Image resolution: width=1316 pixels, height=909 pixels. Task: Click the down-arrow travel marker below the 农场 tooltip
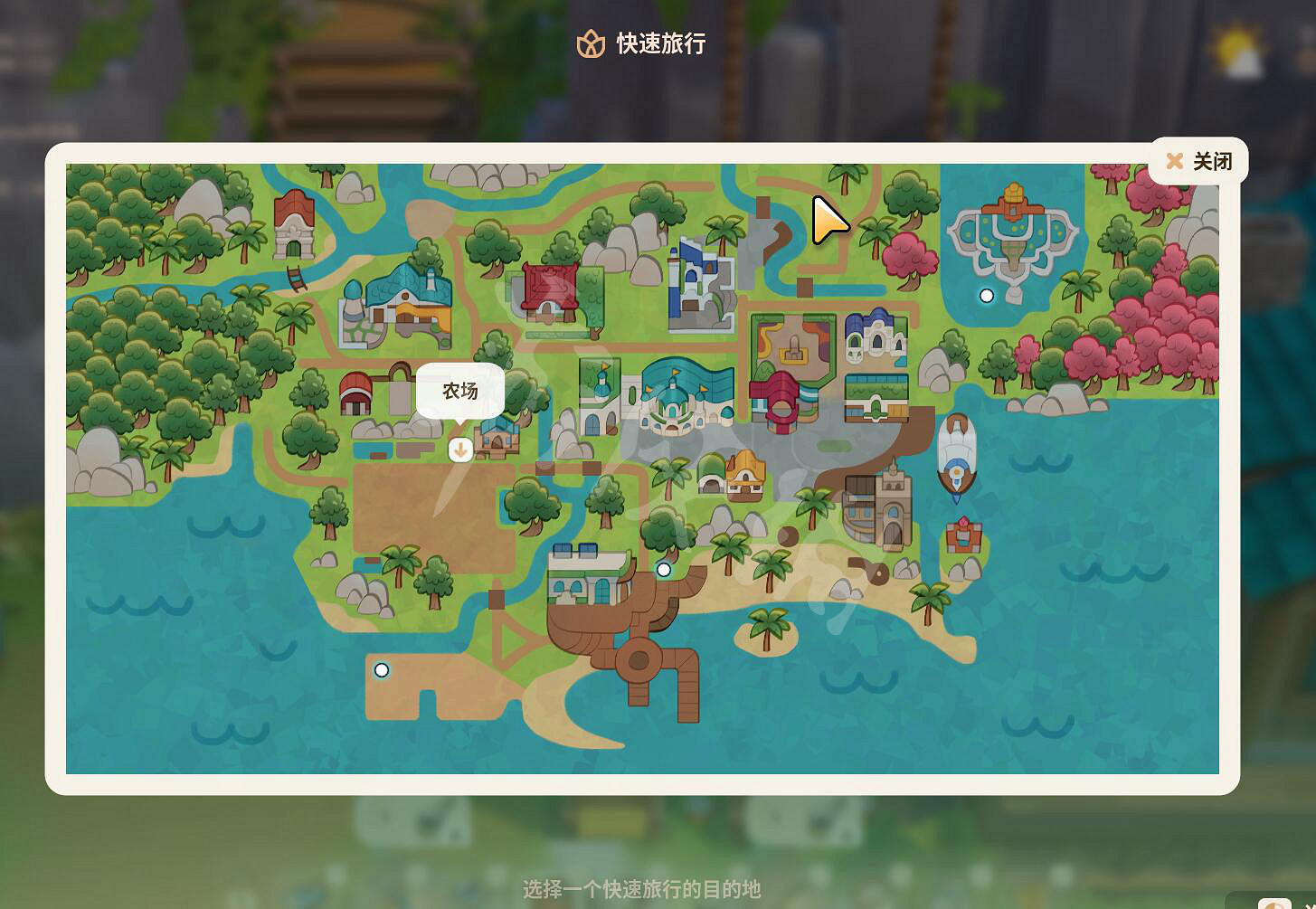point(461,450)
